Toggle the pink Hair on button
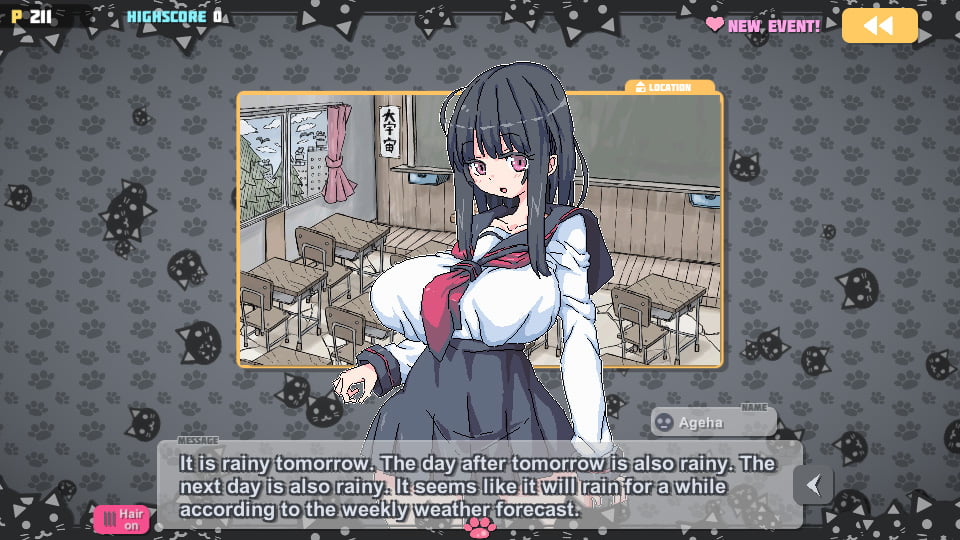 click(121, 519)
